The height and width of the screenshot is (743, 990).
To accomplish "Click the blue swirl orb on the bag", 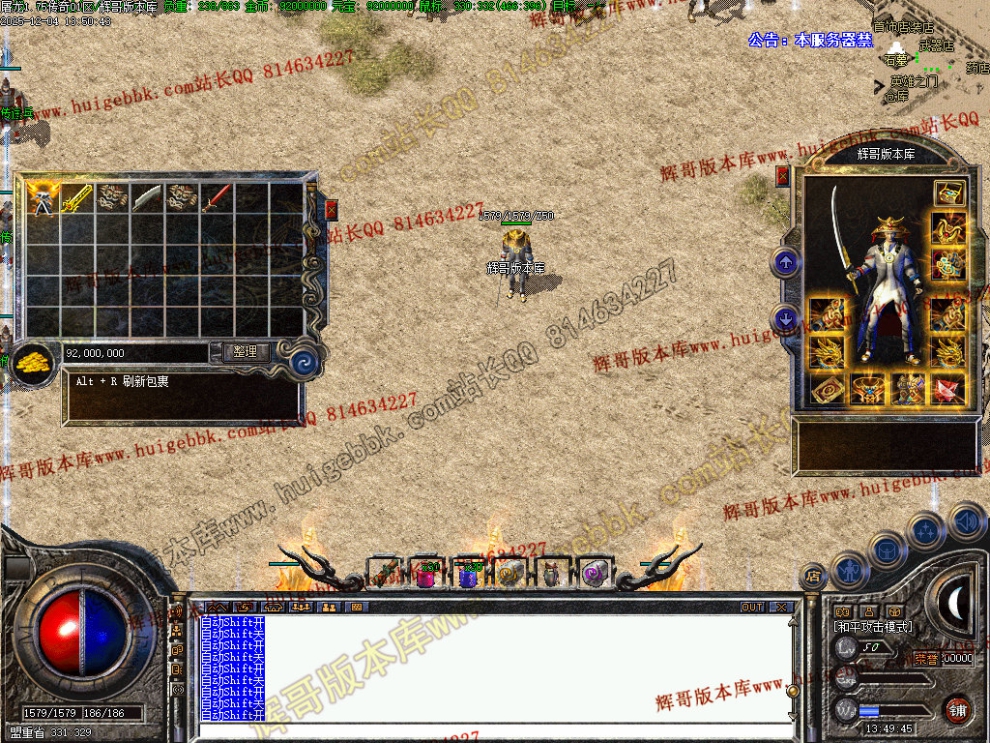I will click(x=299, y=357).
